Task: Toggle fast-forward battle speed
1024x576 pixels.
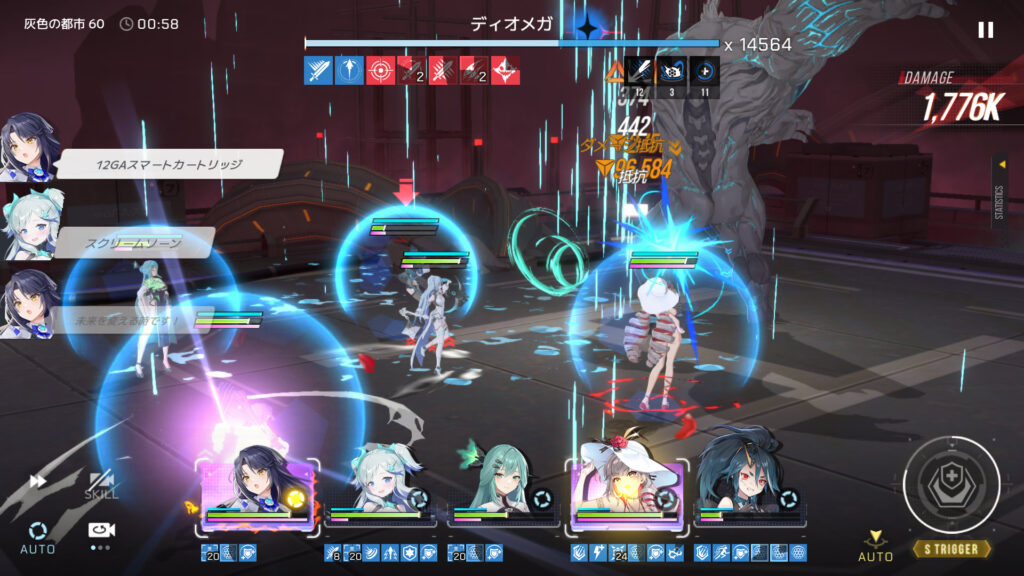Action: tap(39, 481)
